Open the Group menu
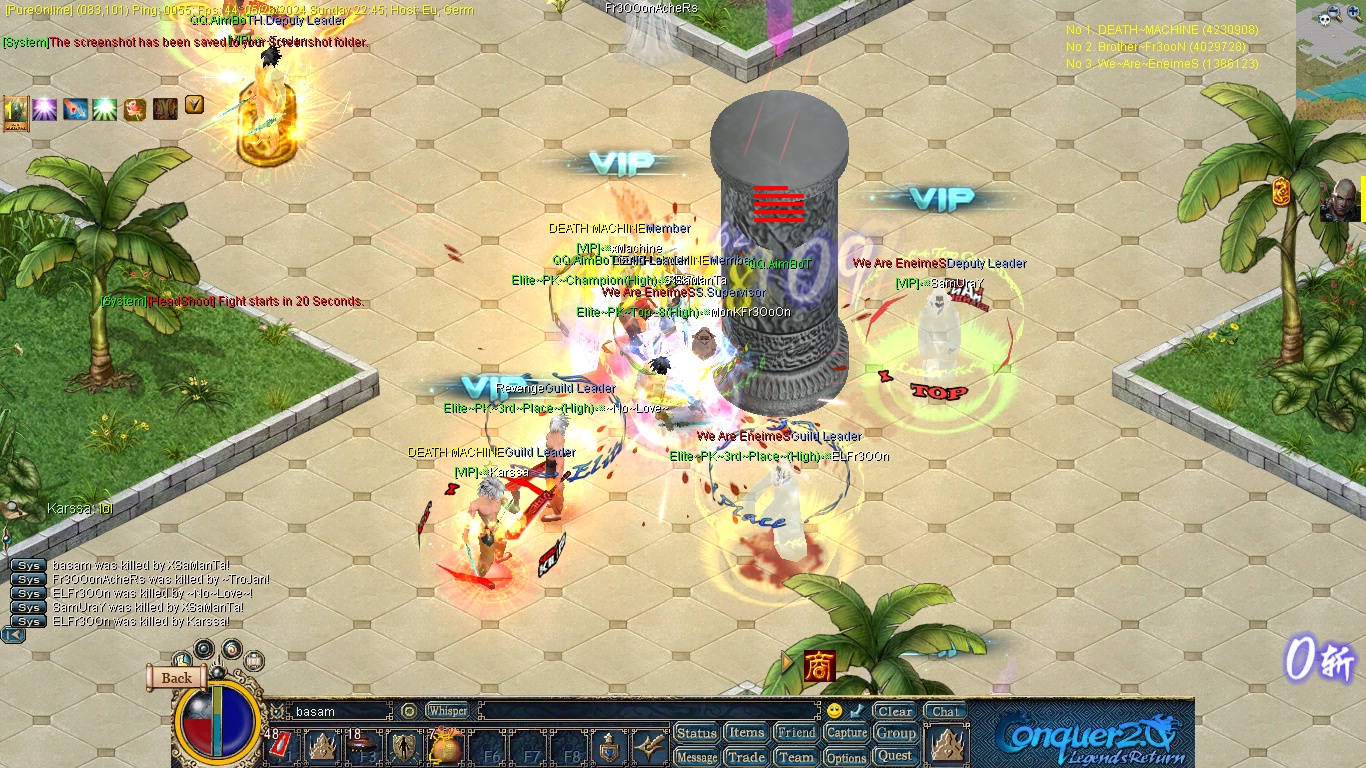Image resolution: width=1366 pixels, height=768 pixels. pyautogui.click(x=895, y=733)
